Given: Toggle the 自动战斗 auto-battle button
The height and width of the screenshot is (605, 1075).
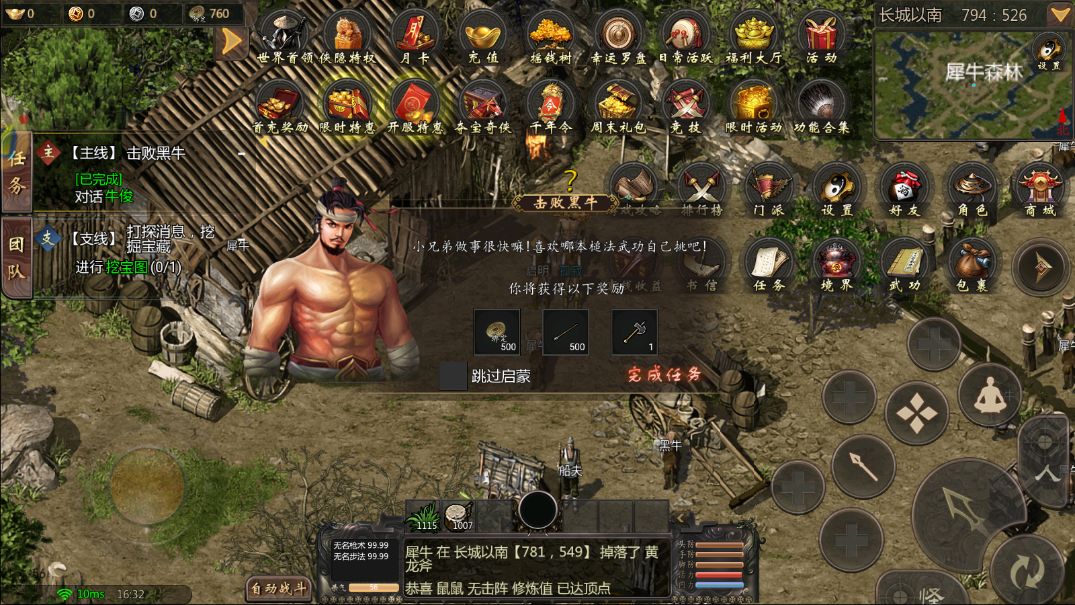Looking at the screenshot, I should 279,589.
